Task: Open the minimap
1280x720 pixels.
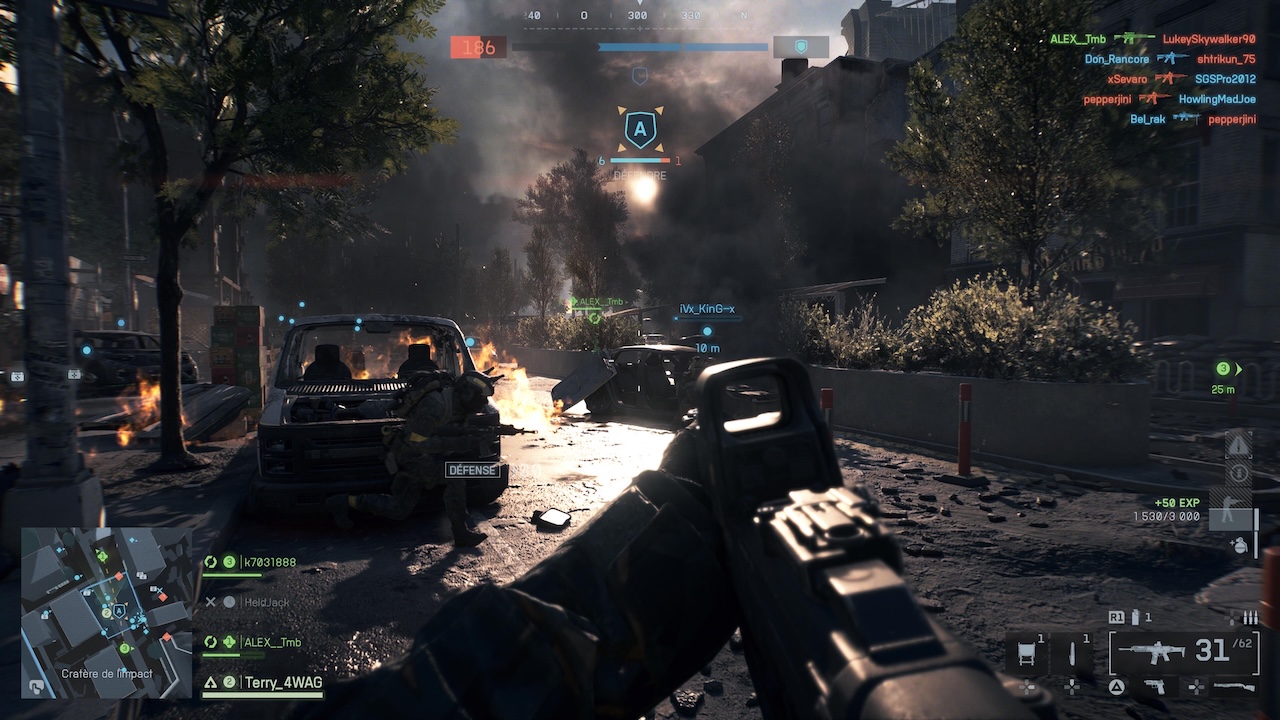Action: (106, 612)
